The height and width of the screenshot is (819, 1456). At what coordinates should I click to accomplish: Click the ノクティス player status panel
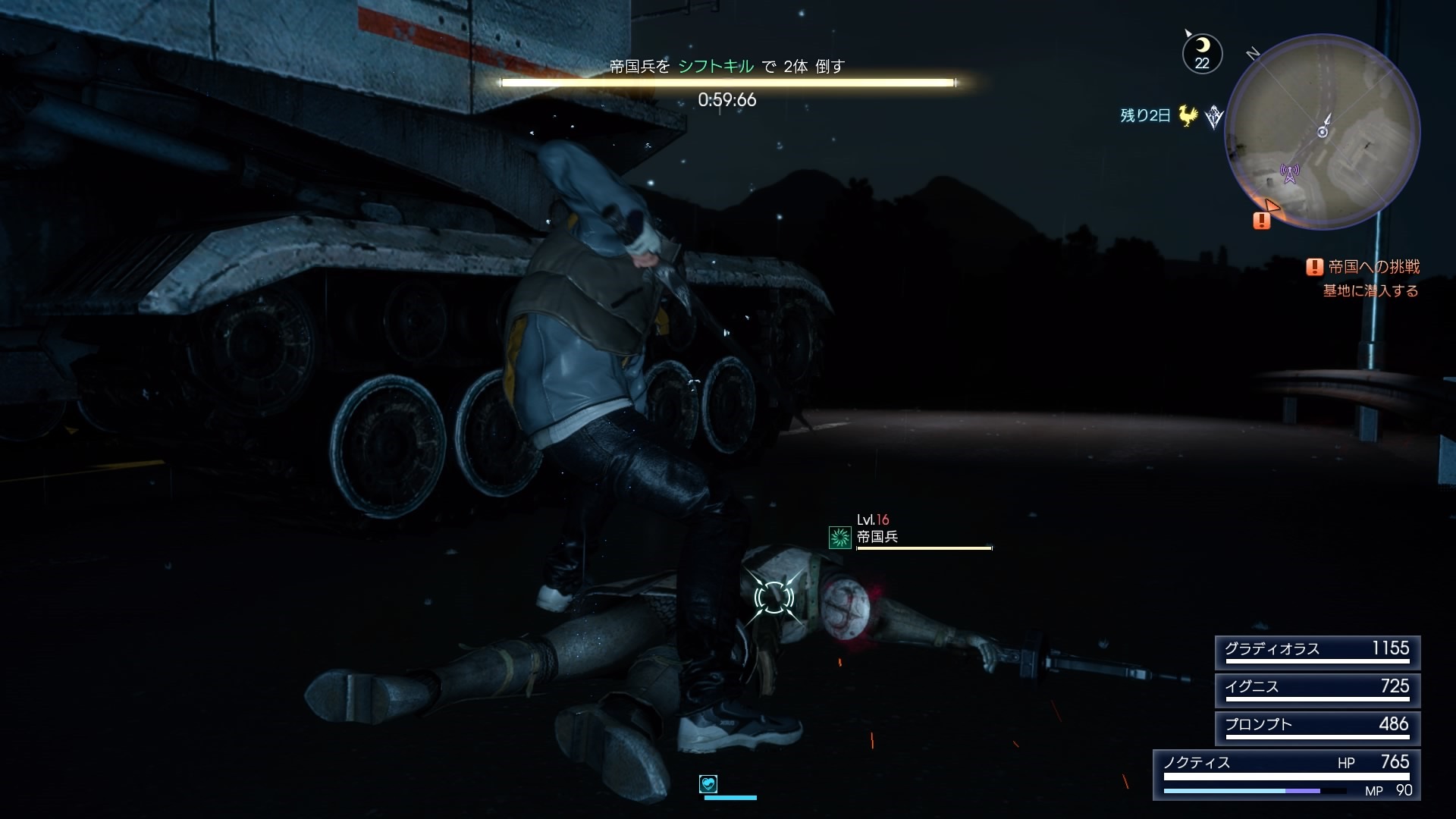click(1286, 775)
